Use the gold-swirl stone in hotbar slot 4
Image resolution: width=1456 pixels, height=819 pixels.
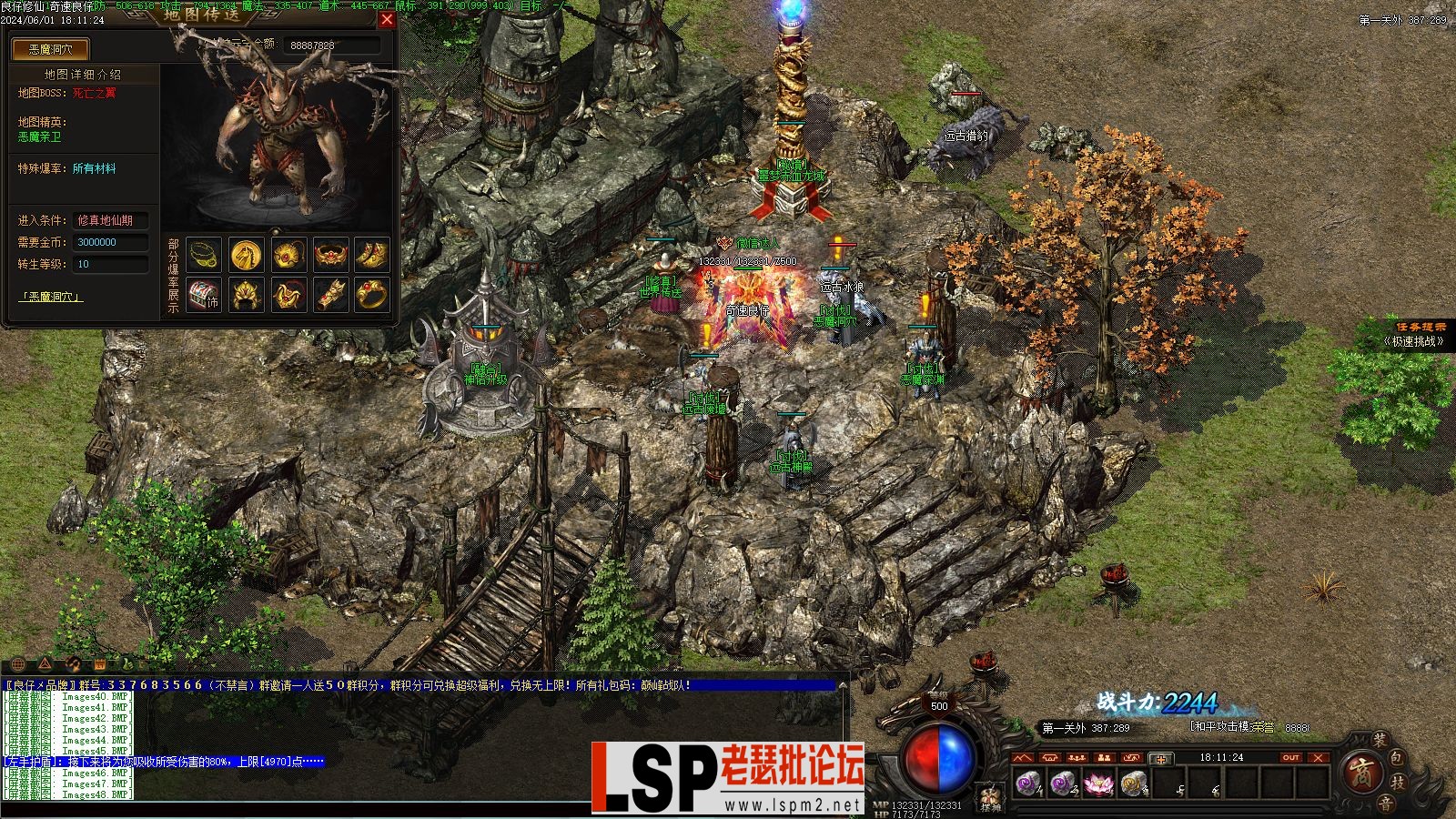tap(1133, 783)
